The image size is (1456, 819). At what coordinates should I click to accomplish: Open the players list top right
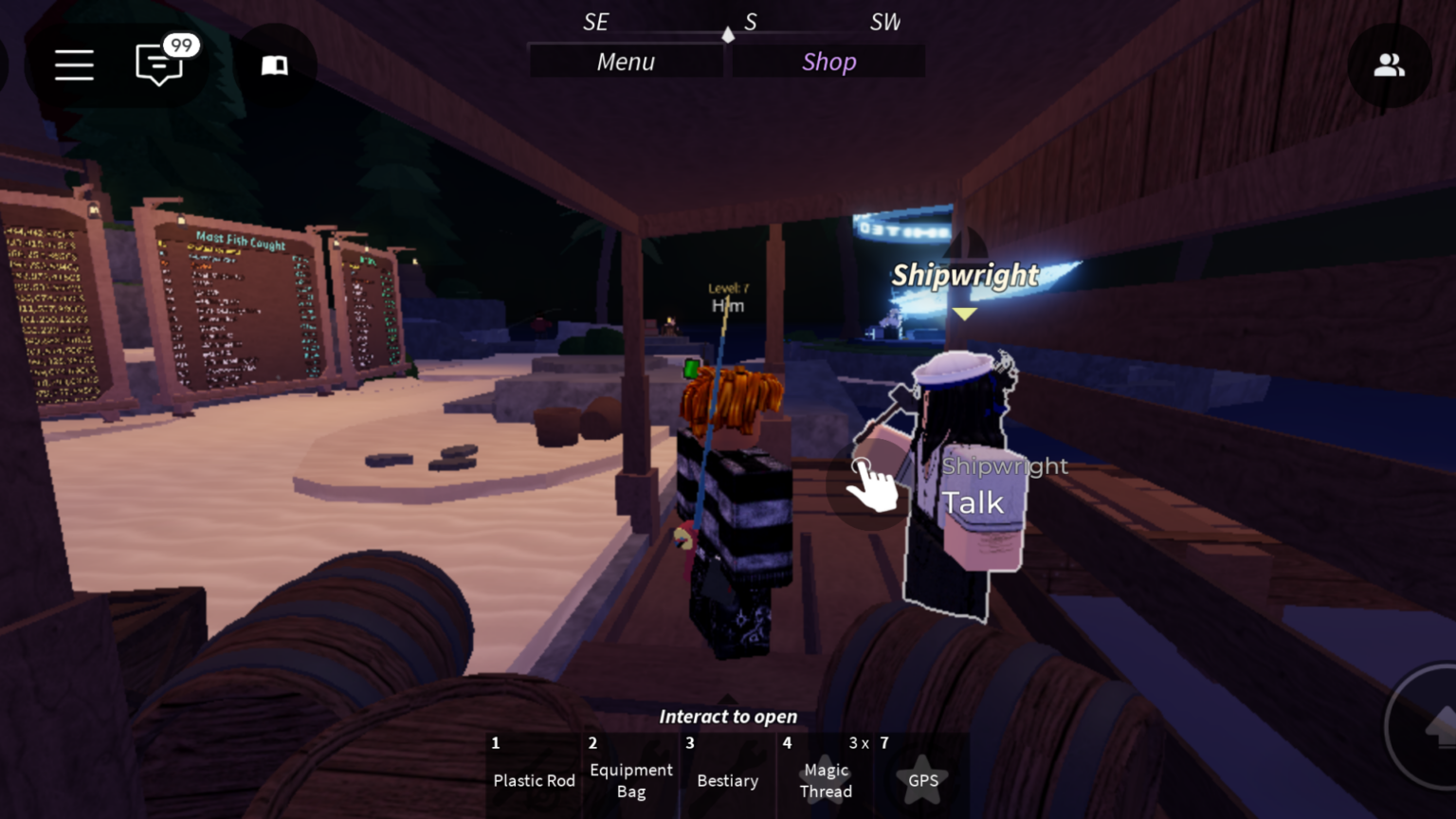click(x=1390, y=64)
